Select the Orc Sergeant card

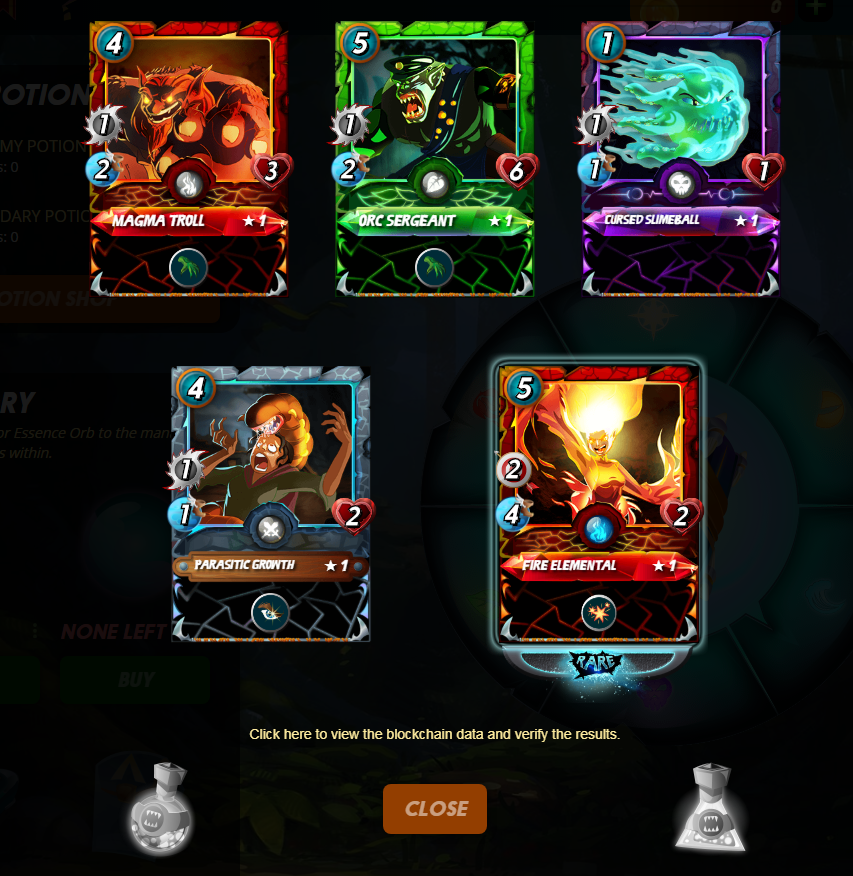point(434,160)
